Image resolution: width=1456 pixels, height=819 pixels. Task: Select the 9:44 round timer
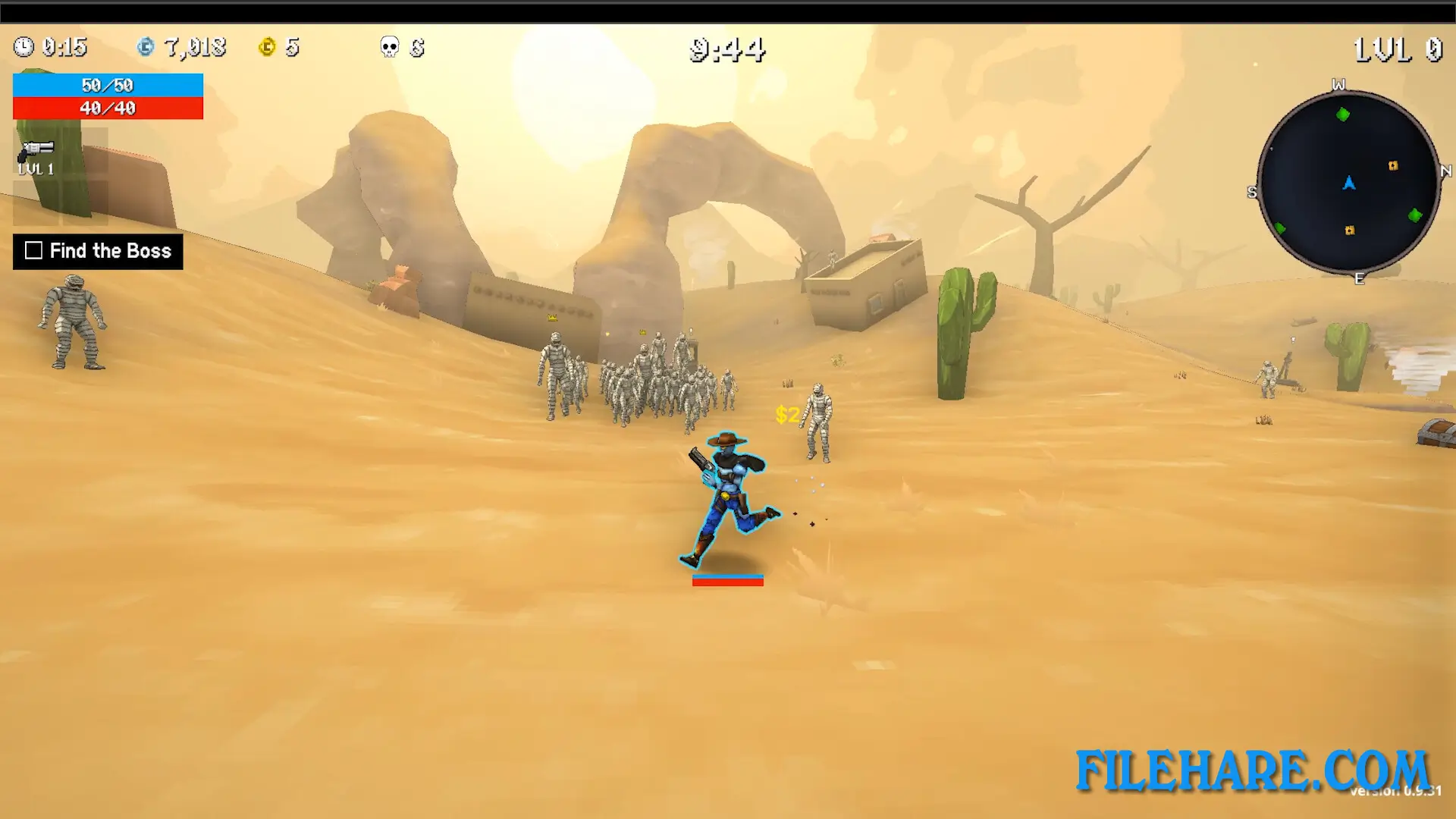(726, 49)
